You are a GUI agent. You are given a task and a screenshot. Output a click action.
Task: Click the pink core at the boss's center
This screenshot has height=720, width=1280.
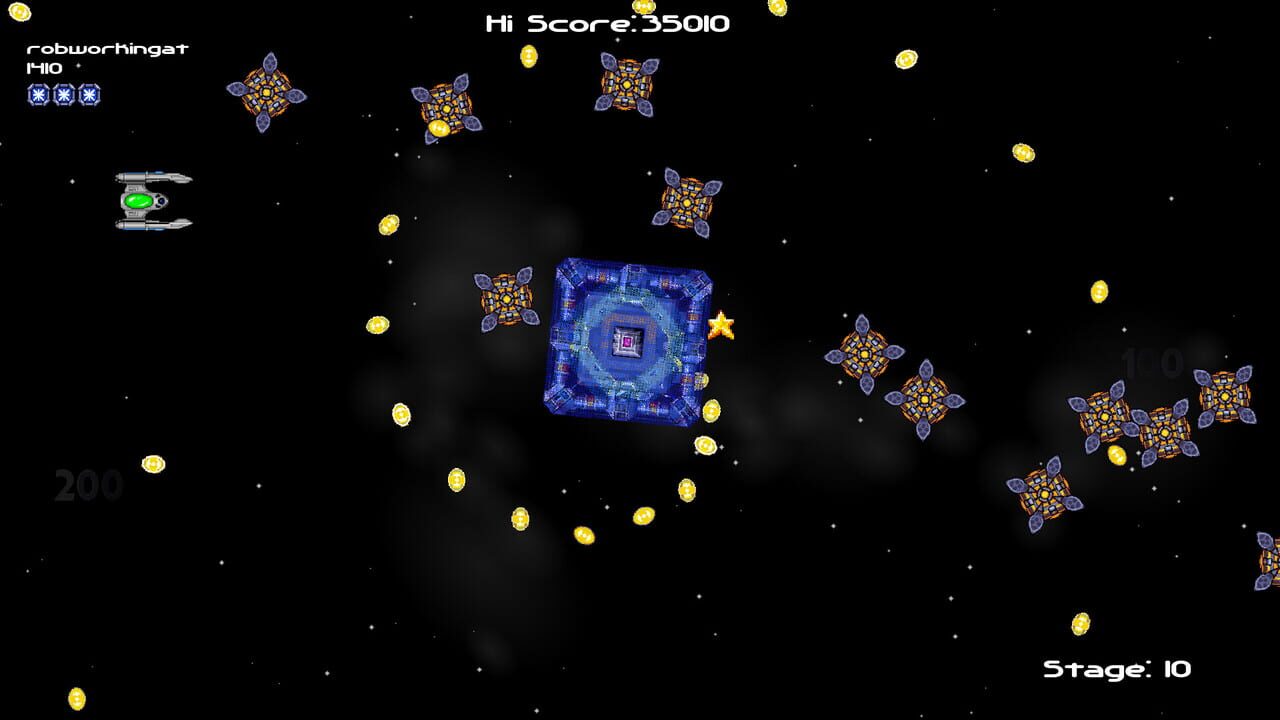[x=627, y=341]
